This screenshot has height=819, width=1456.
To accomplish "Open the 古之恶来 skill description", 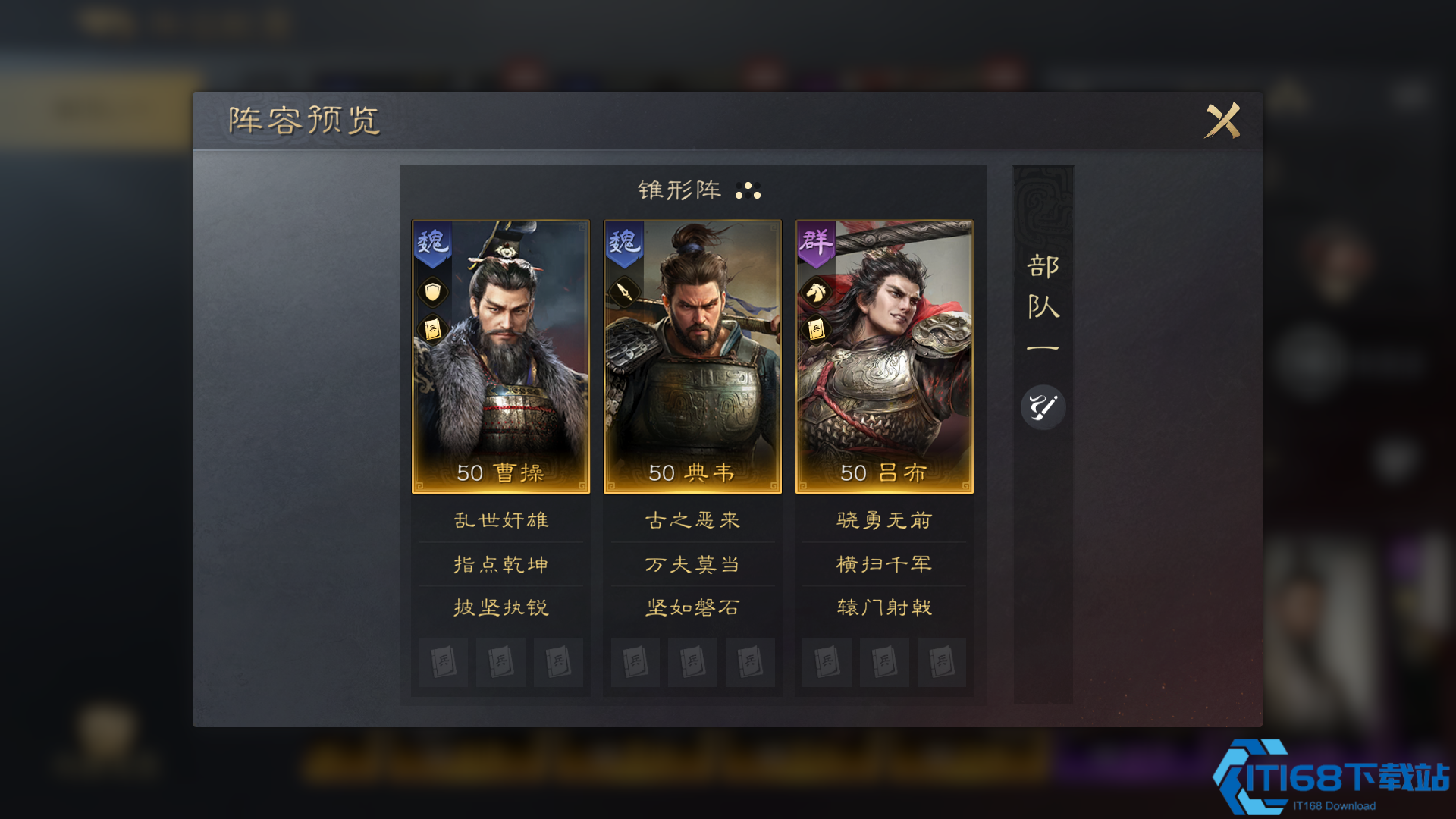I will pos(692,520).
